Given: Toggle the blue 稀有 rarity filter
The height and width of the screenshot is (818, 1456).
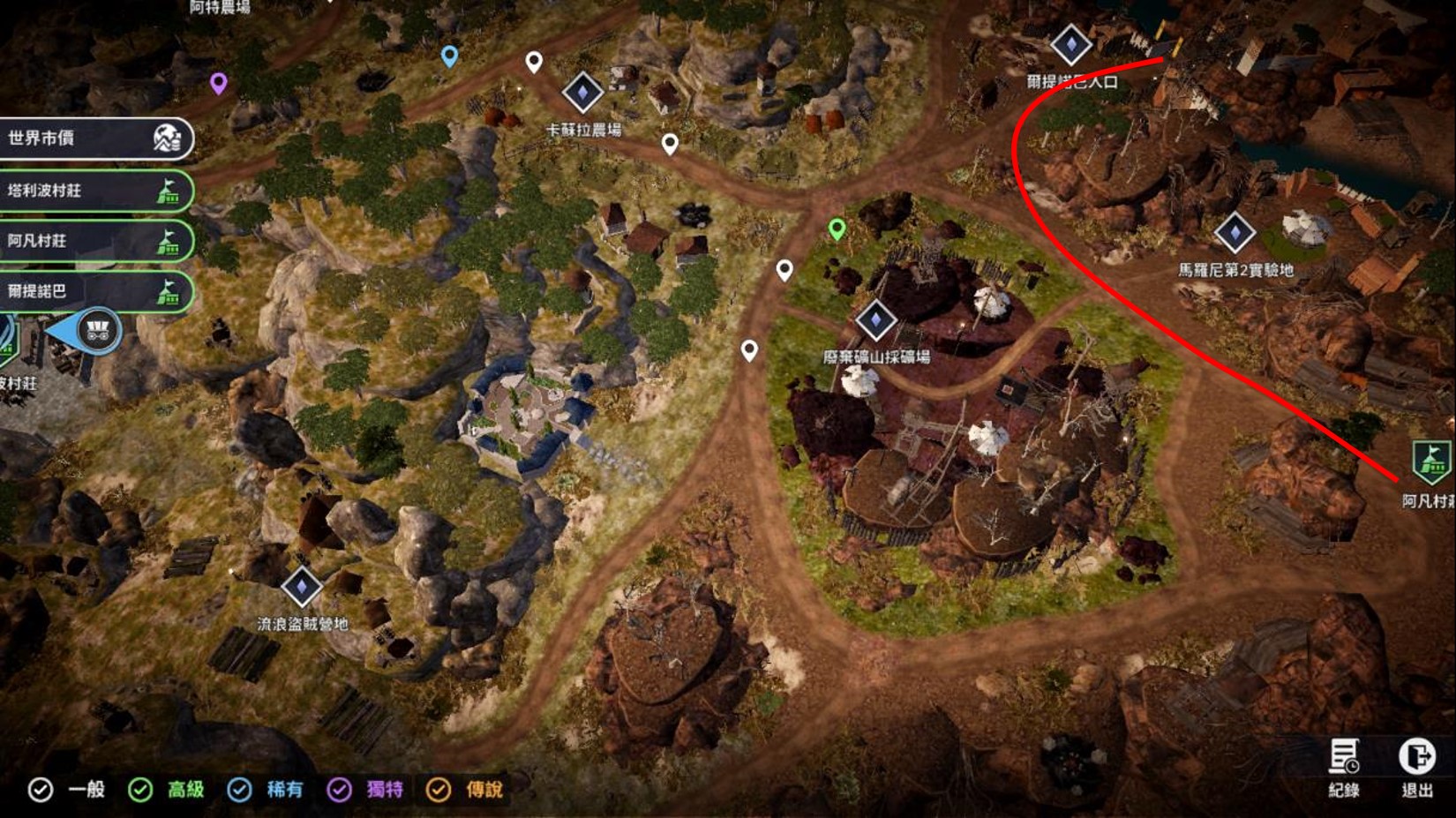Looking at the screenshot, I should click(239, 790).
